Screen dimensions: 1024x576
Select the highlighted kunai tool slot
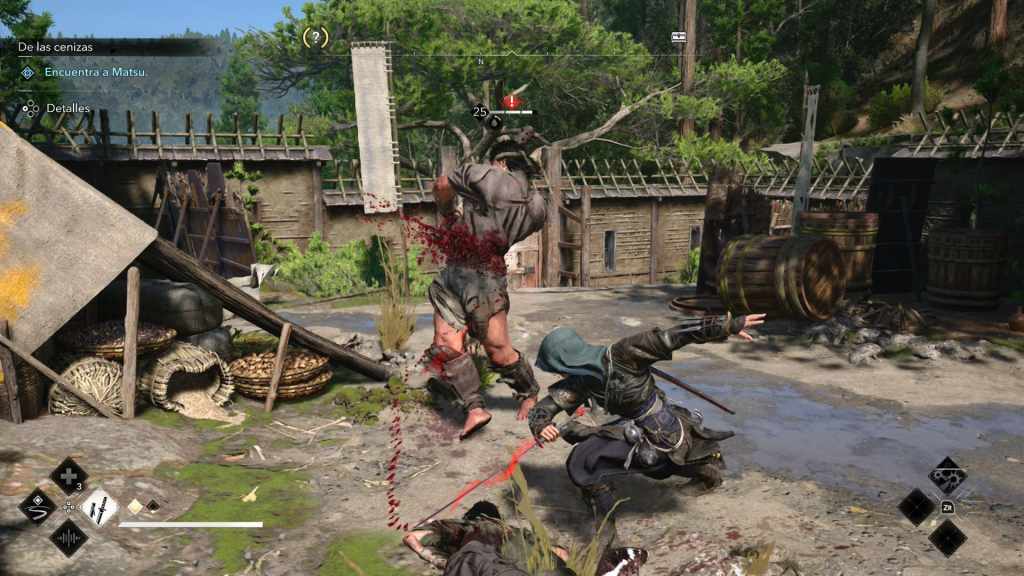pyautogui.click(x=100, y=507)
